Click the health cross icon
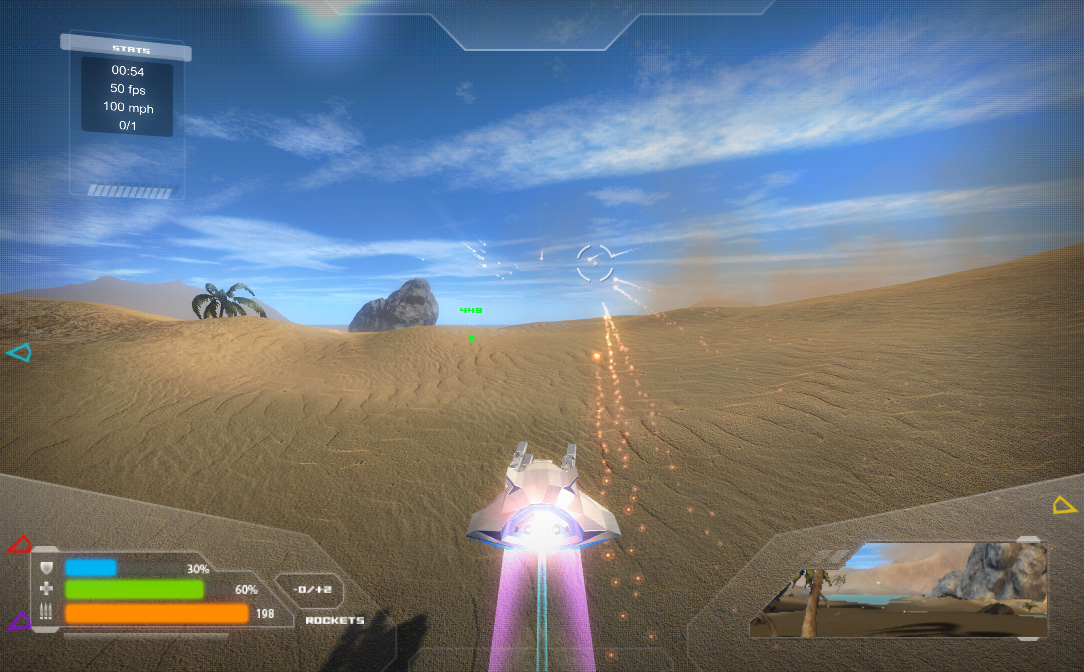Viewport: 1084px width, 672px height. click(47, 590)
